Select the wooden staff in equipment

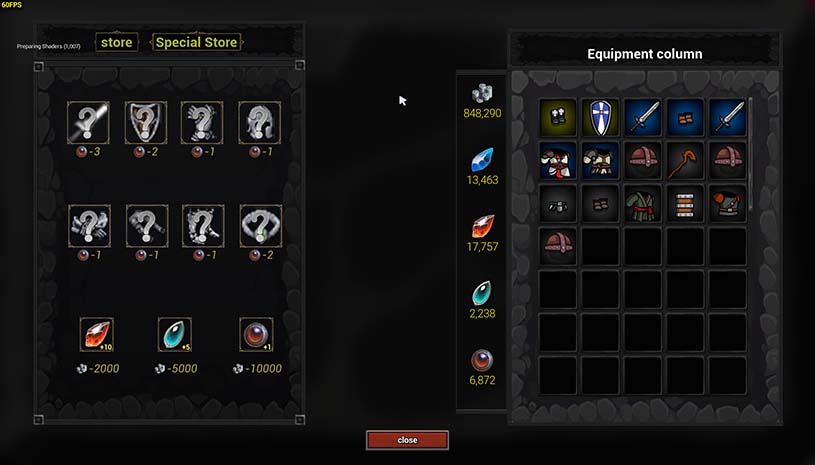pos(685,160)
